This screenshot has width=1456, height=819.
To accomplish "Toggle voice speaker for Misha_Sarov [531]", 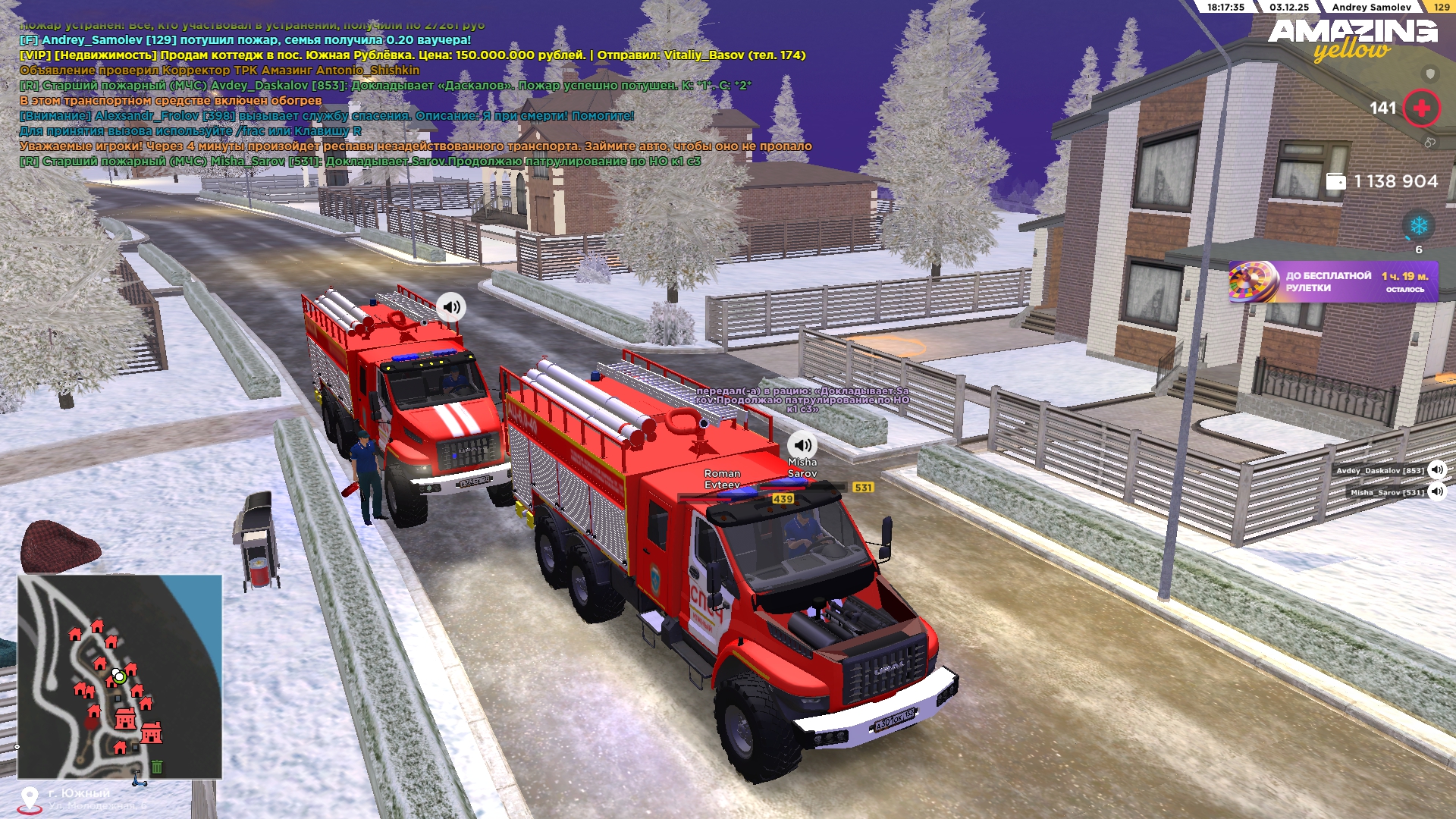I will point(1437,491).
